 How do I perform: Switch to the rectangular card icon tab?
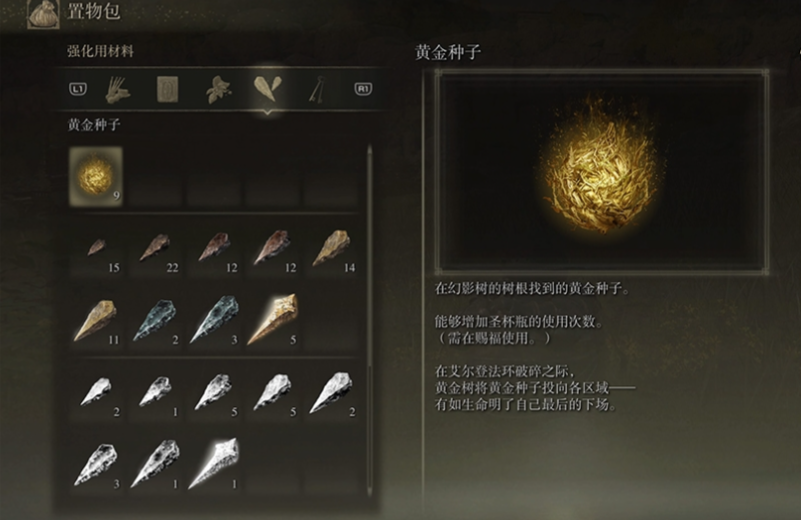(168, 89)
